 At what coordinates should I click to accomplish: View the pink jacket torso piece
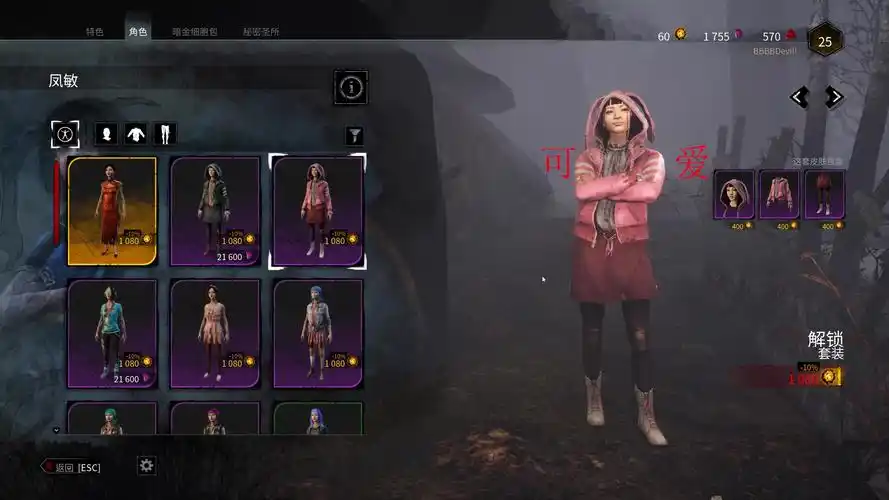(x=779, y=194)
